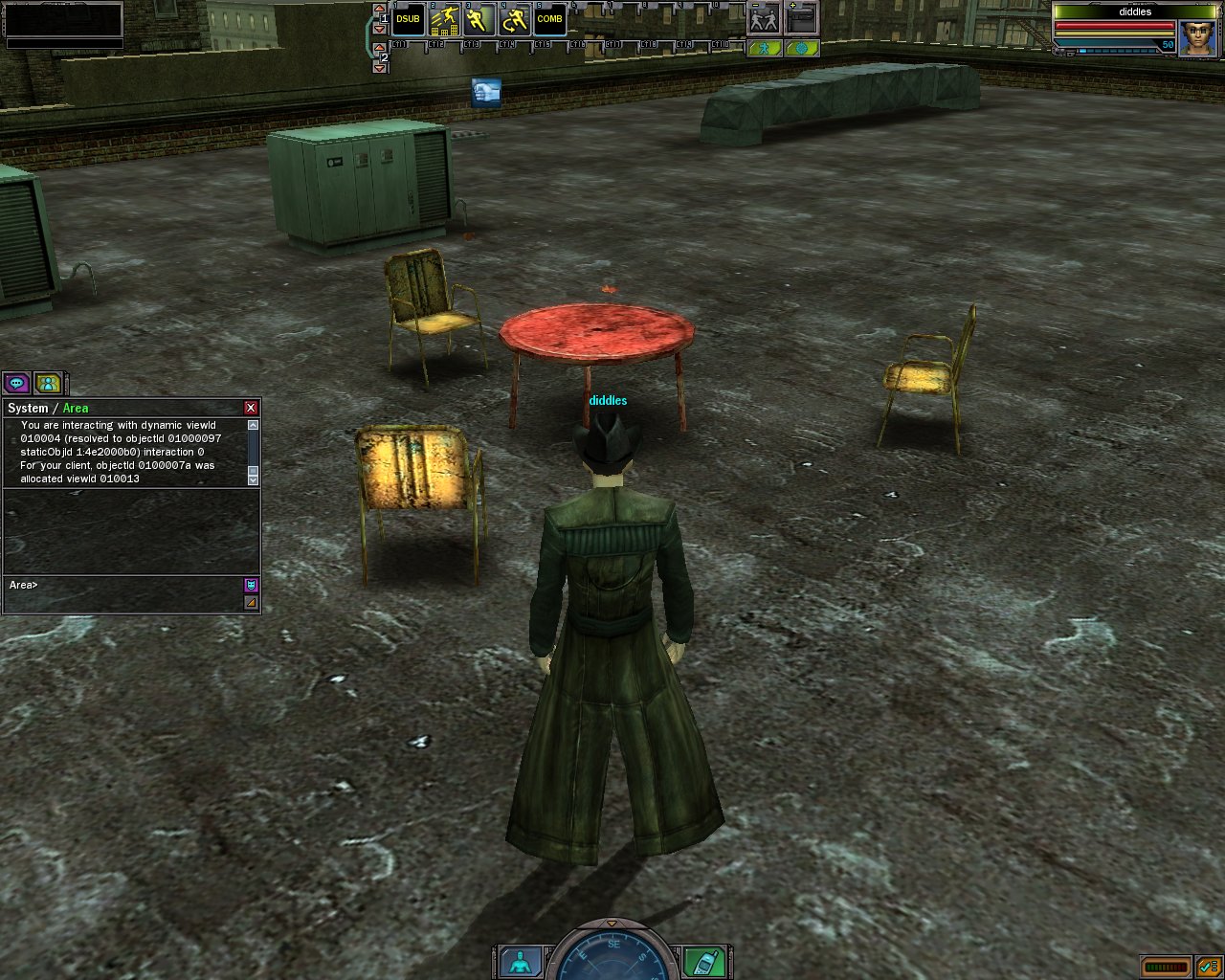Click the blue fist icon
Image resolution: width=1225 pixels, height=980 pixels.
[486, 92]
